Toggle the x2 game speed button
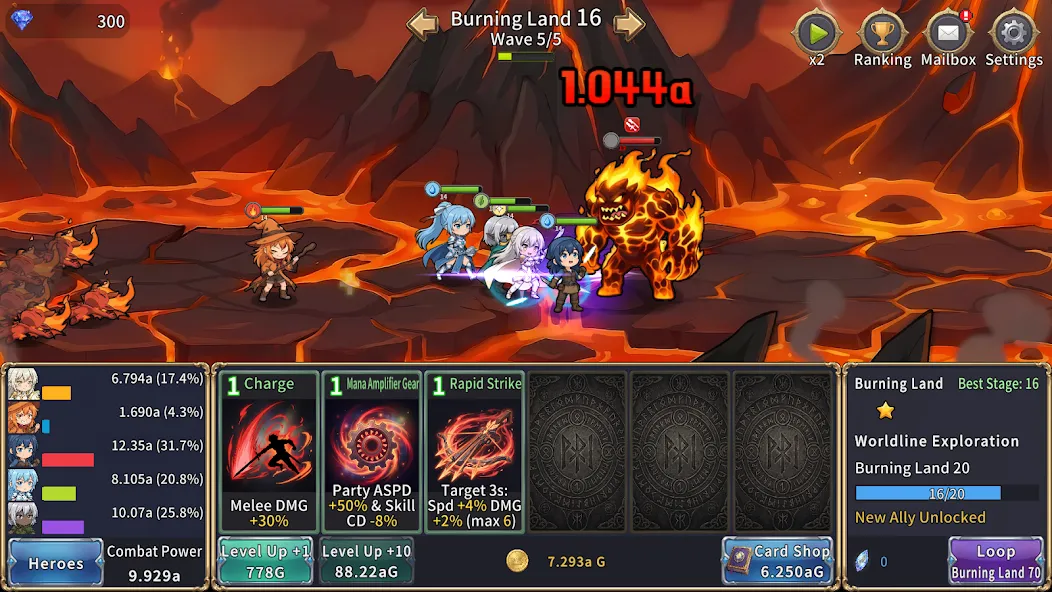 [x=817, y=34]
